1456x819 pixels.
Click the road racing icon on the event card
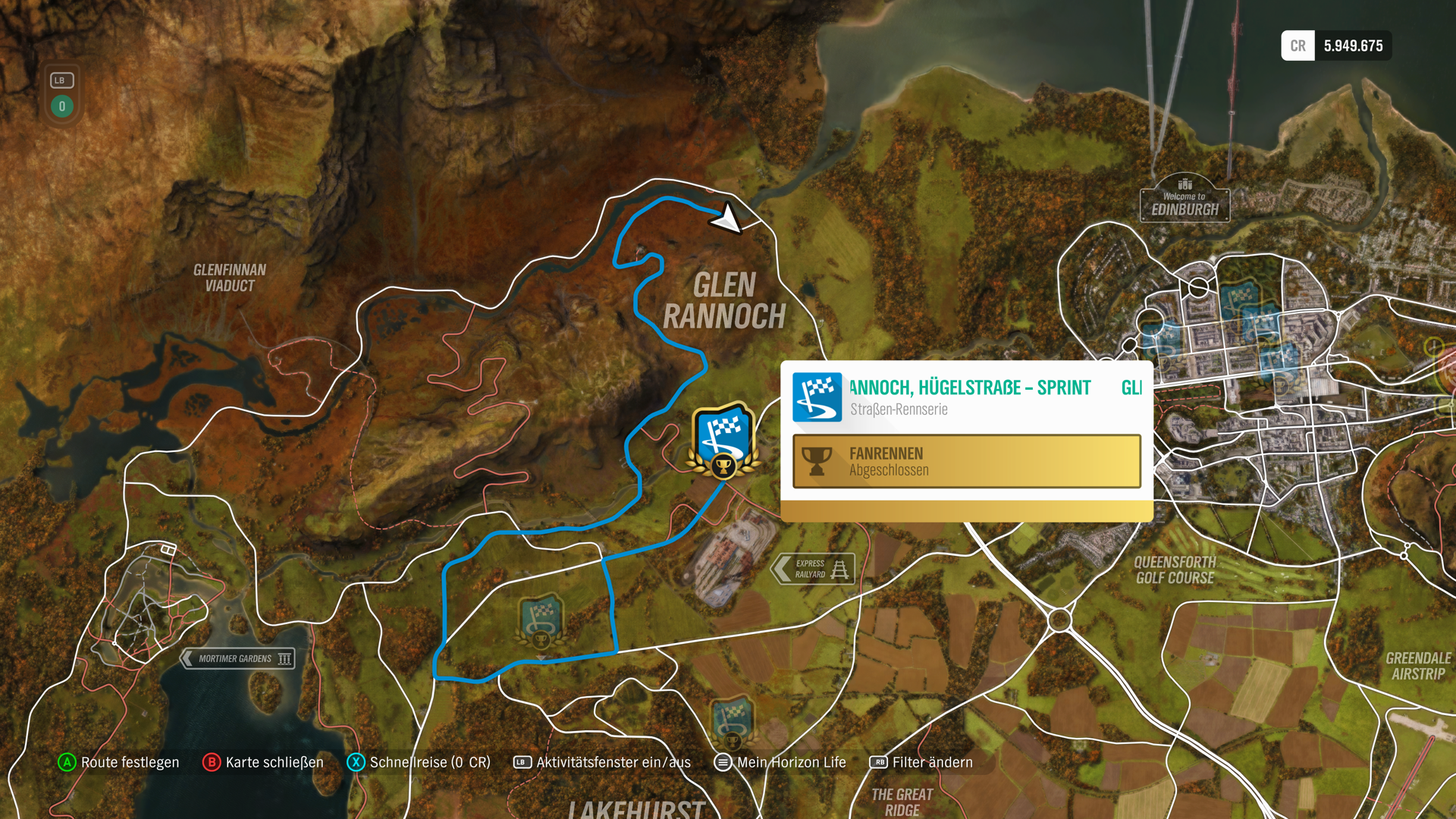[817, 397]
